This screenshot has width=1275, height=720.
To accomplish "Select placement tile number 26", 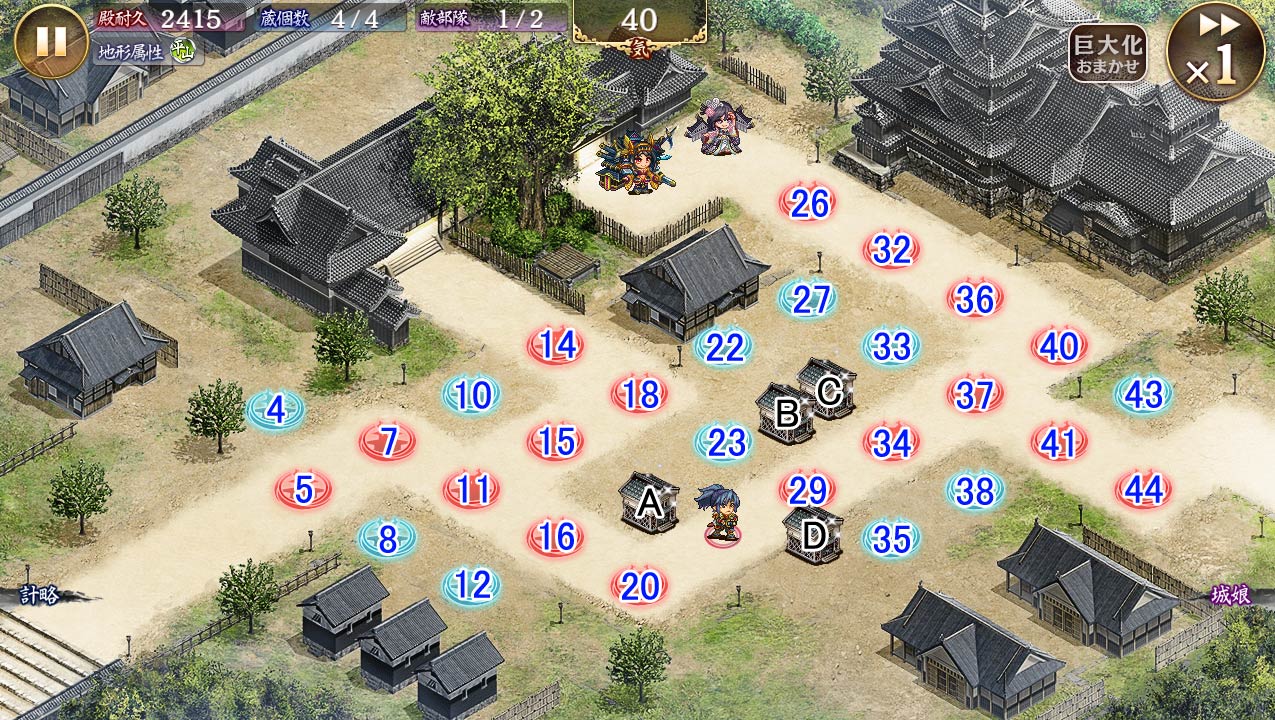I will tap(808, 204).
